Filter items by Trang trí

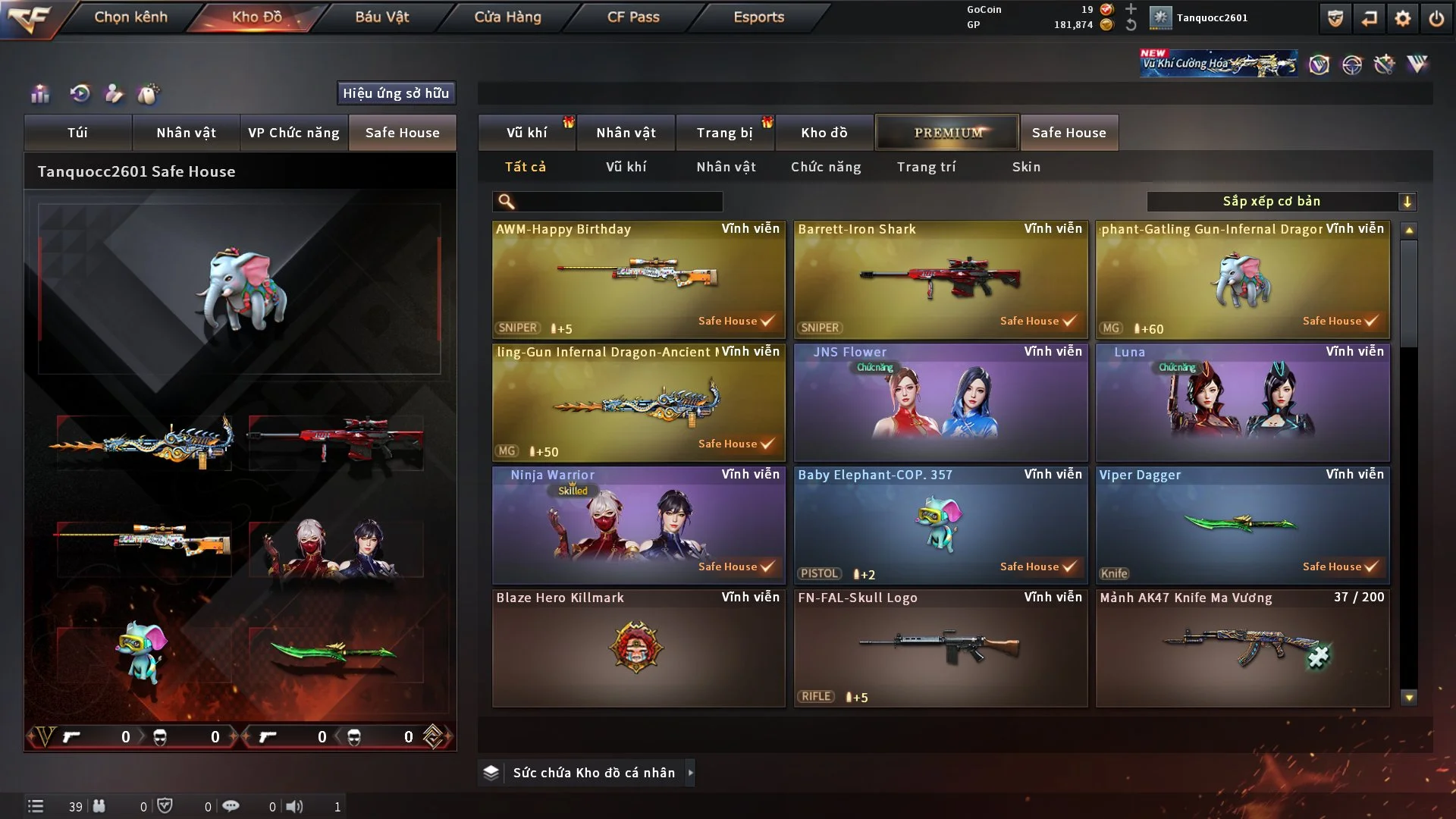point(926,167)
